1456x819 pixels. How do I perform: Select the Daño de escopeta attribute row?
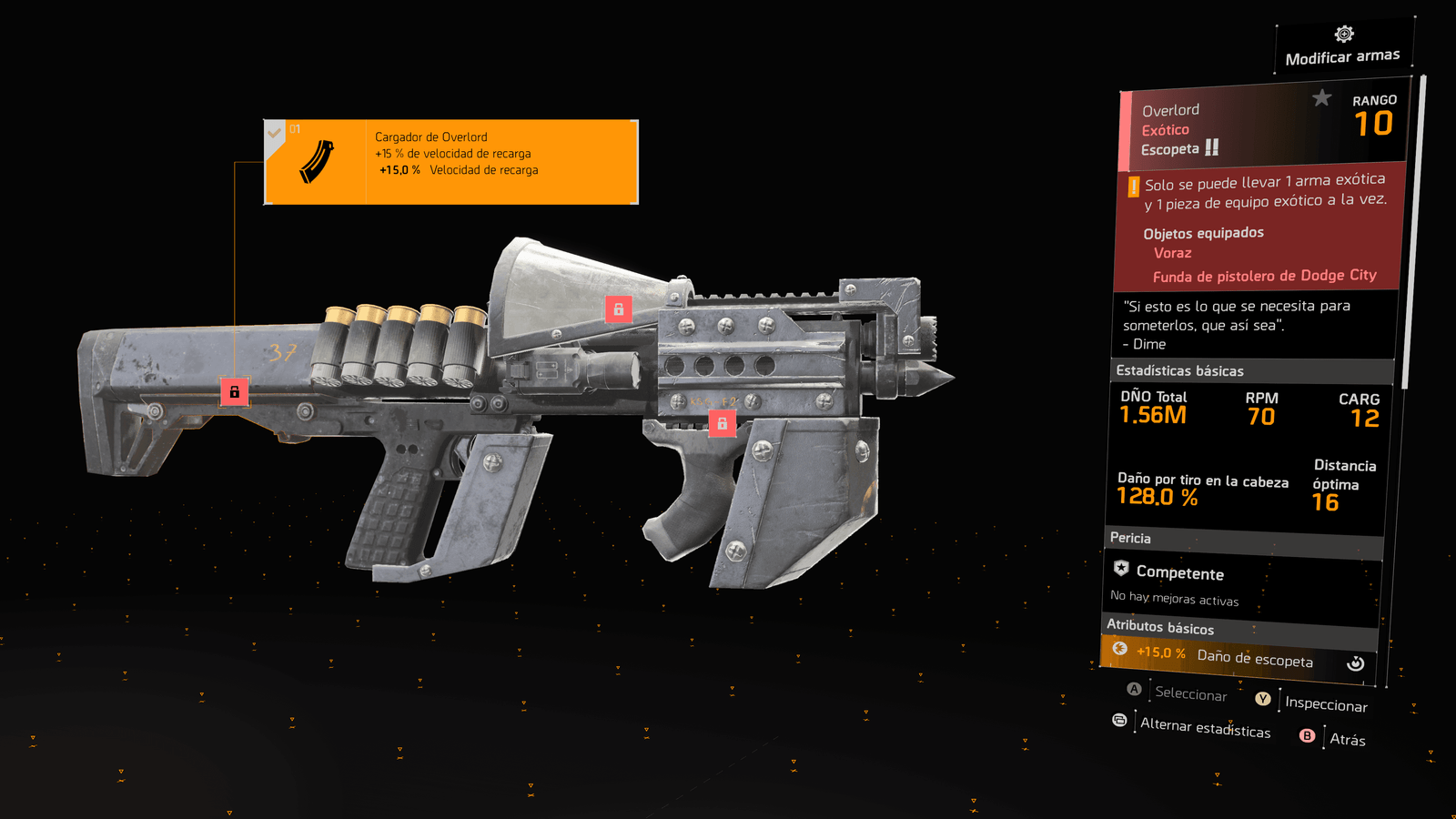click(1238, 656)
